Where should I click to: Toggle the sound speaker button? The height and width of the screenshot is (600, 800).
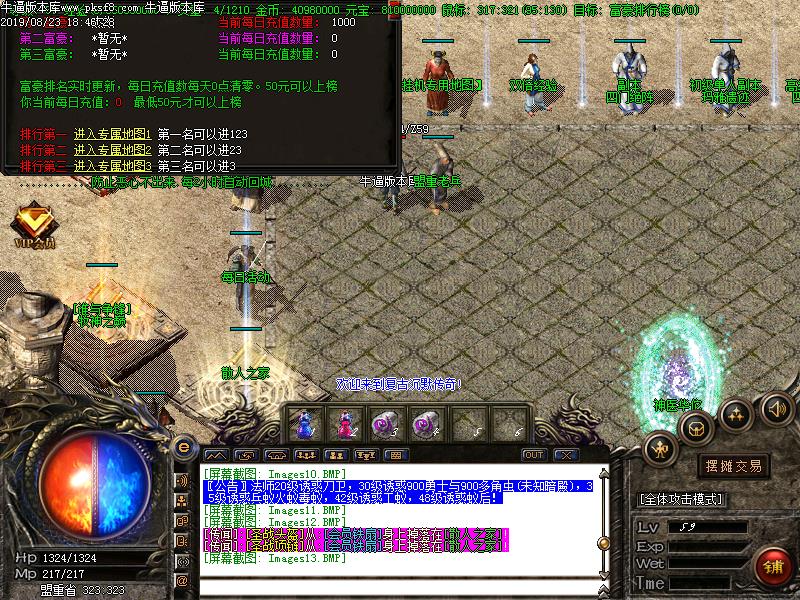coord(776,408)
